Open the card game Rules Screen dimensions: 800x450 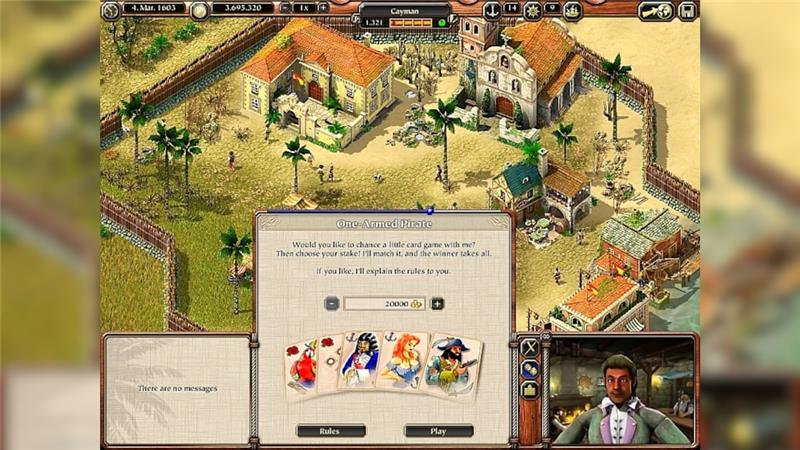330,431
